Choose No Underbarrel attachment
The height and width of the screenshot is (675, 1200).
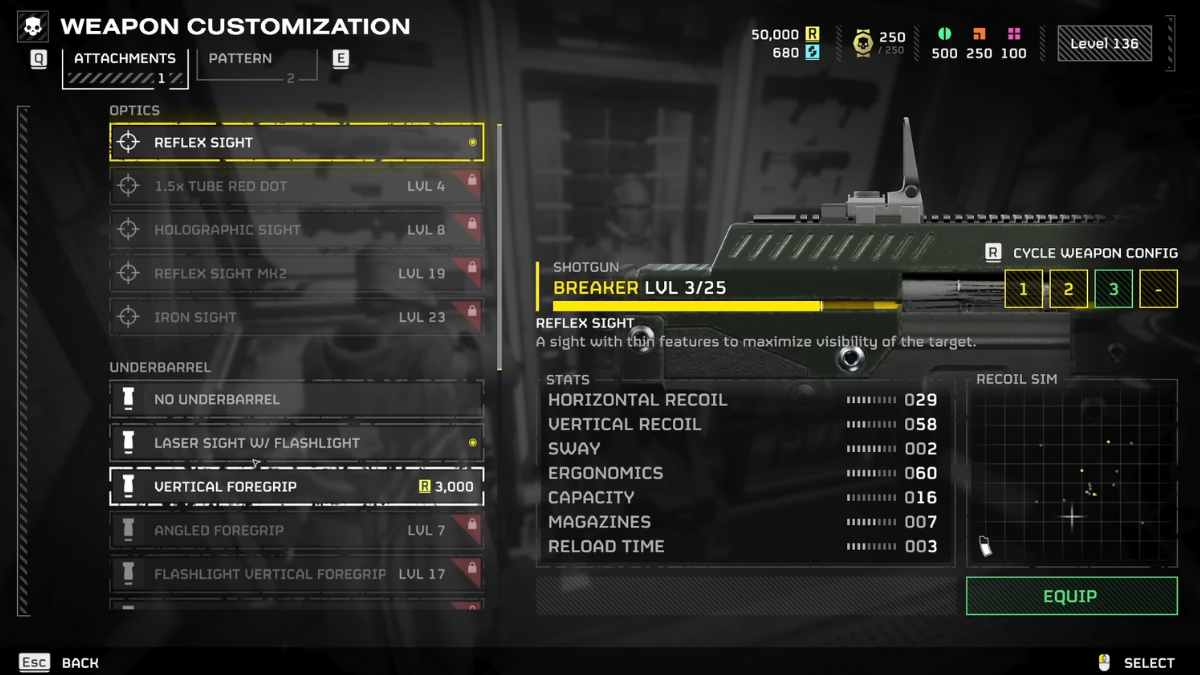point(296,399)
